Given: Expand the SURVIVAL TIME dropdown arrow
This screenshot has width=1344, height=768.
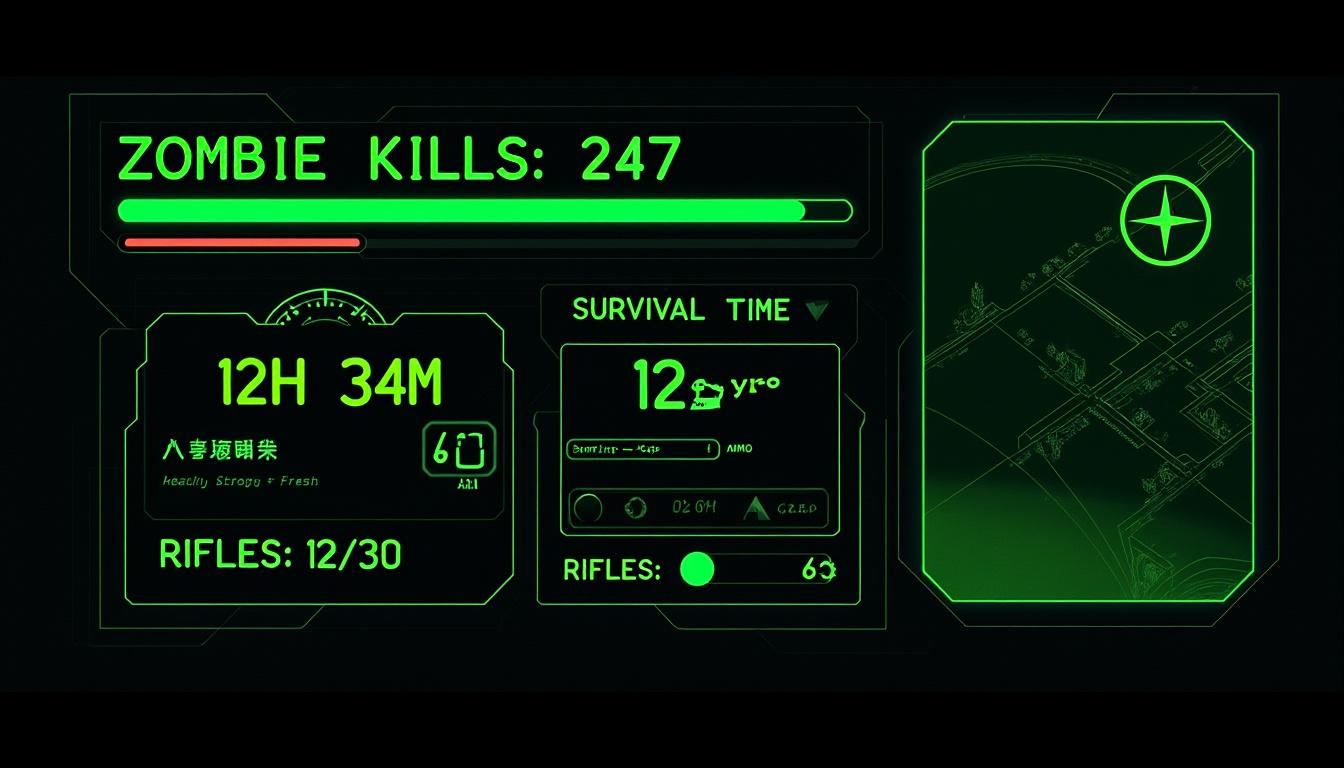Looking at the screenshot, I should (x=819, y=311).
